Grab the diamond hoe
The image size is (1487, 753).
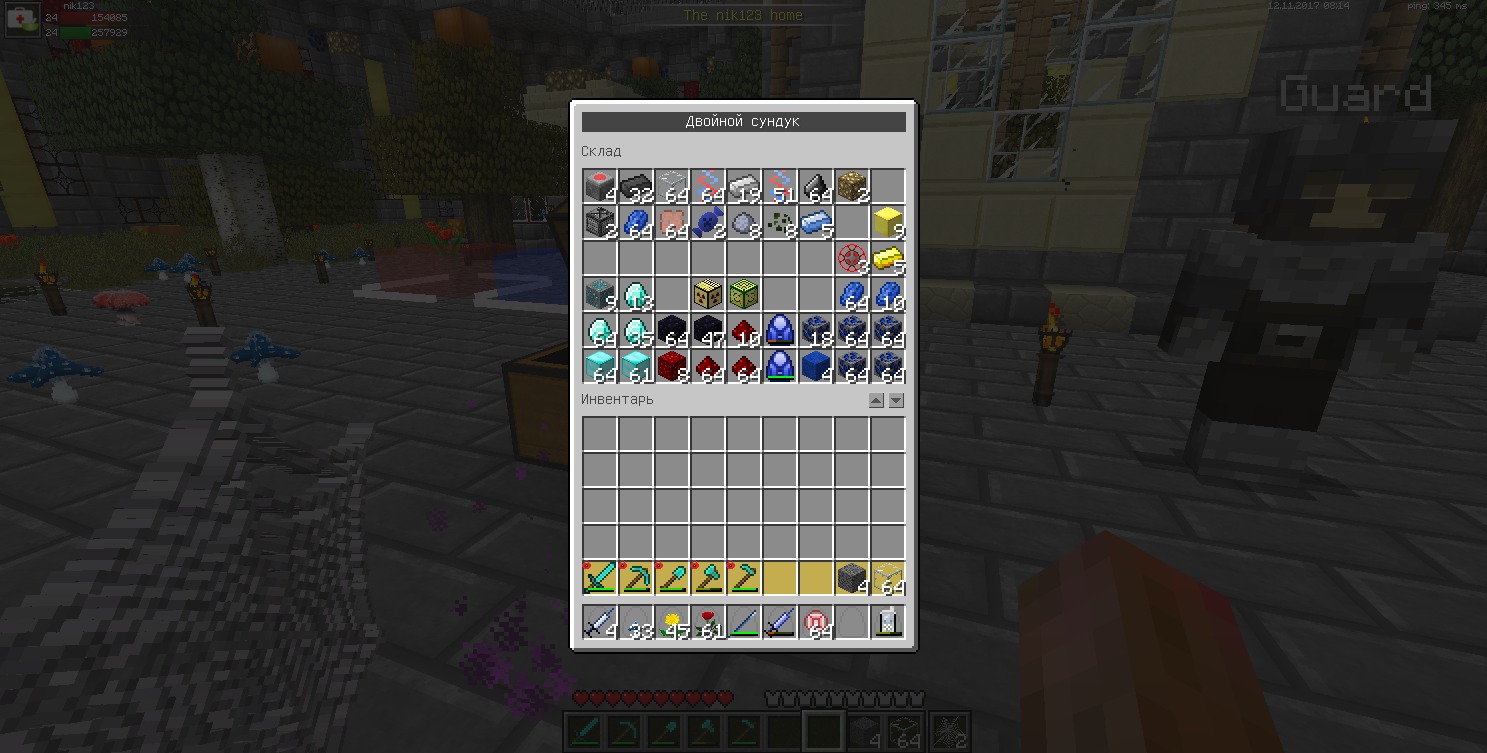click(744, 578)
